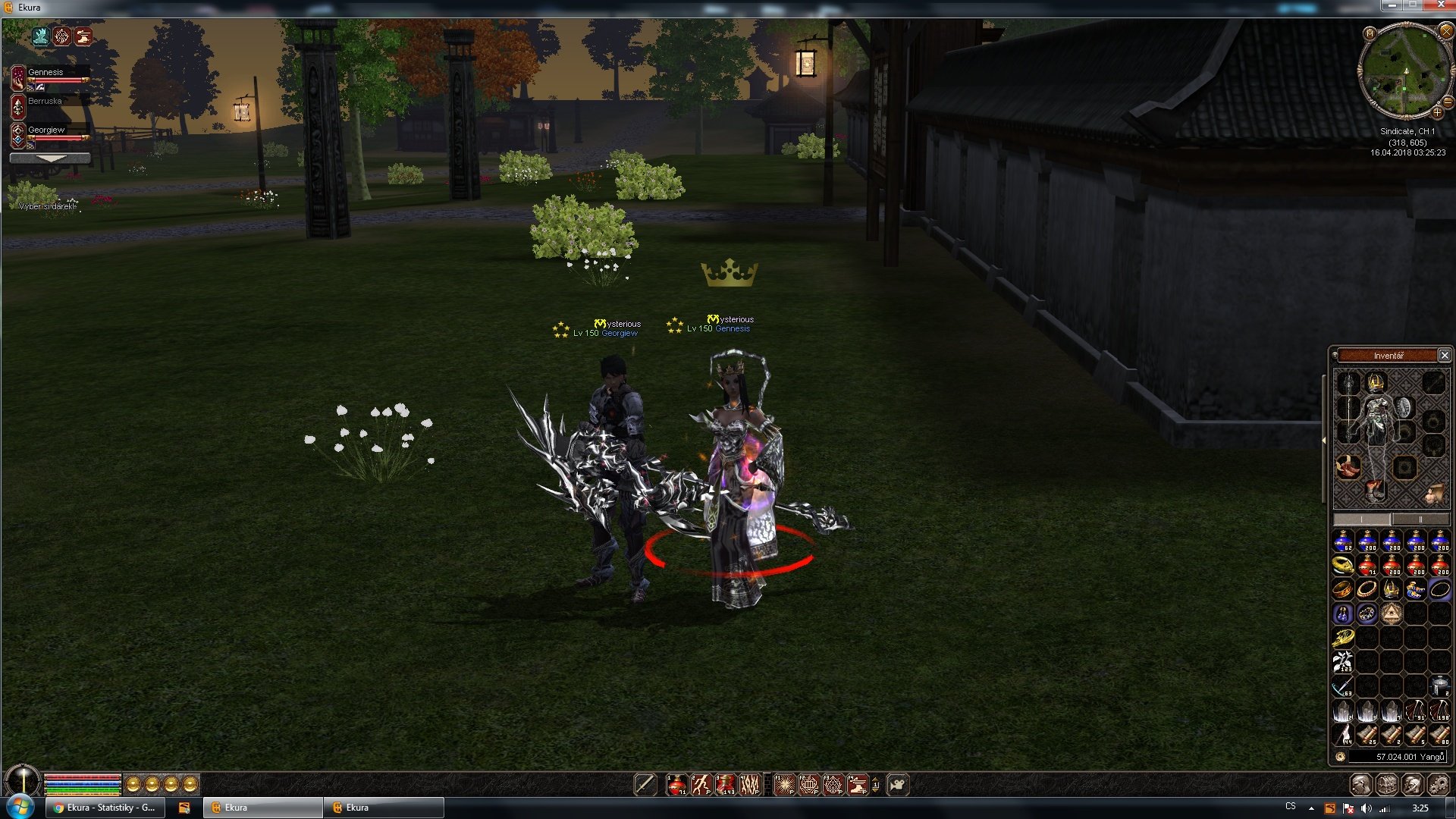Click the equipped crown helmet slot
The image size is (1456, 819).
[x=1375, y=382]
